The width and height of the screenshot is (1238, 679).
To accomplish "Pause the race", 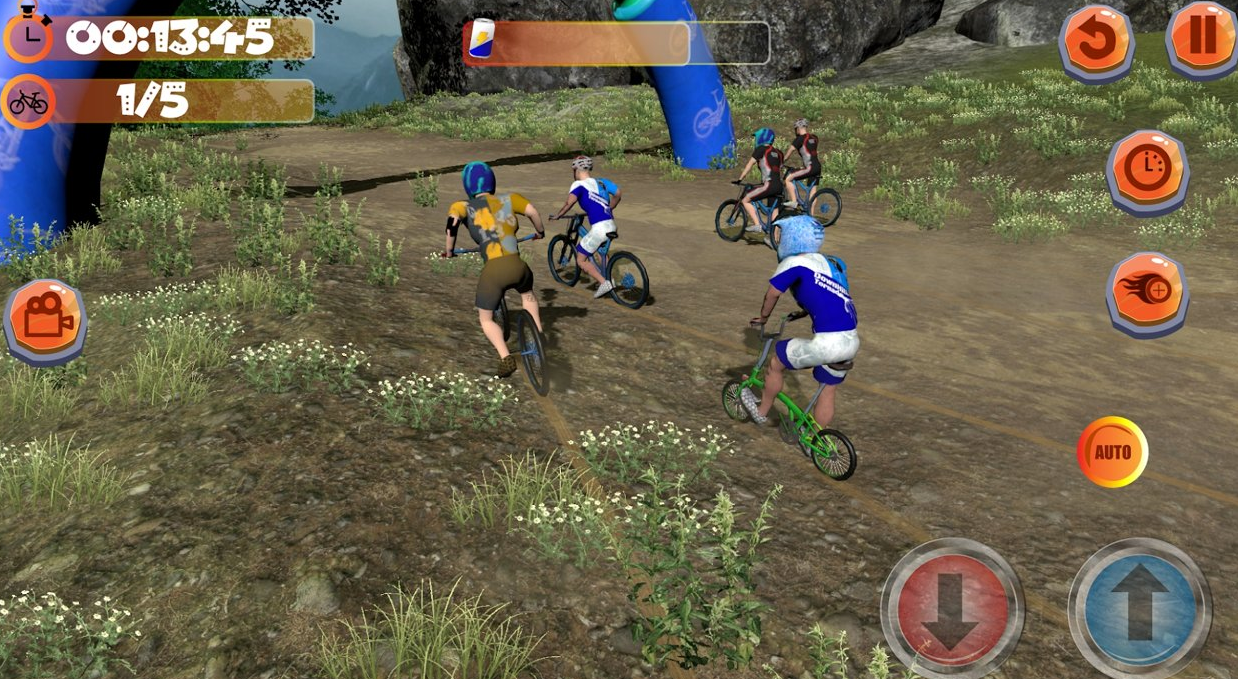I will click(1201, 36).
